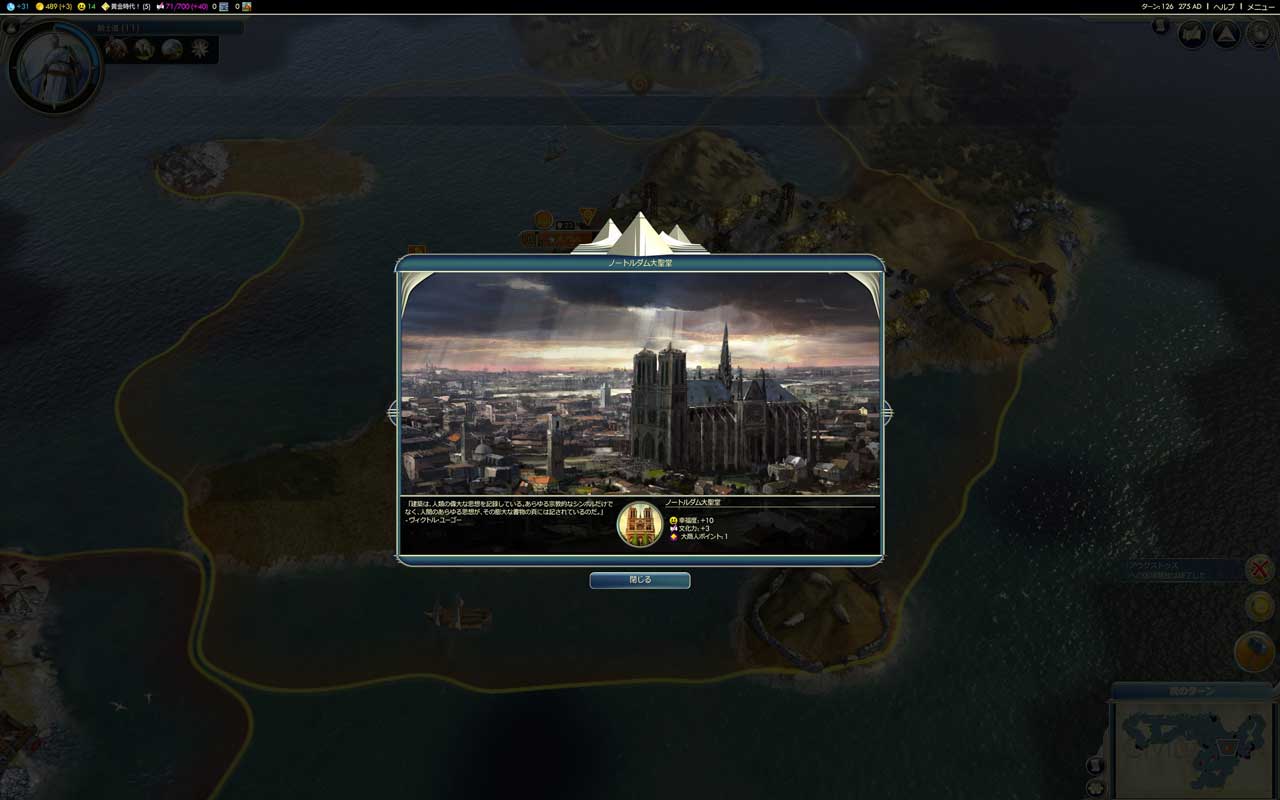Image resolution: width=1280 pixels, height=800 pixels.
Task: Close the Notre Dame wonder popup with 閉じる
Action: pyautogui.click(x=639, y=580)
